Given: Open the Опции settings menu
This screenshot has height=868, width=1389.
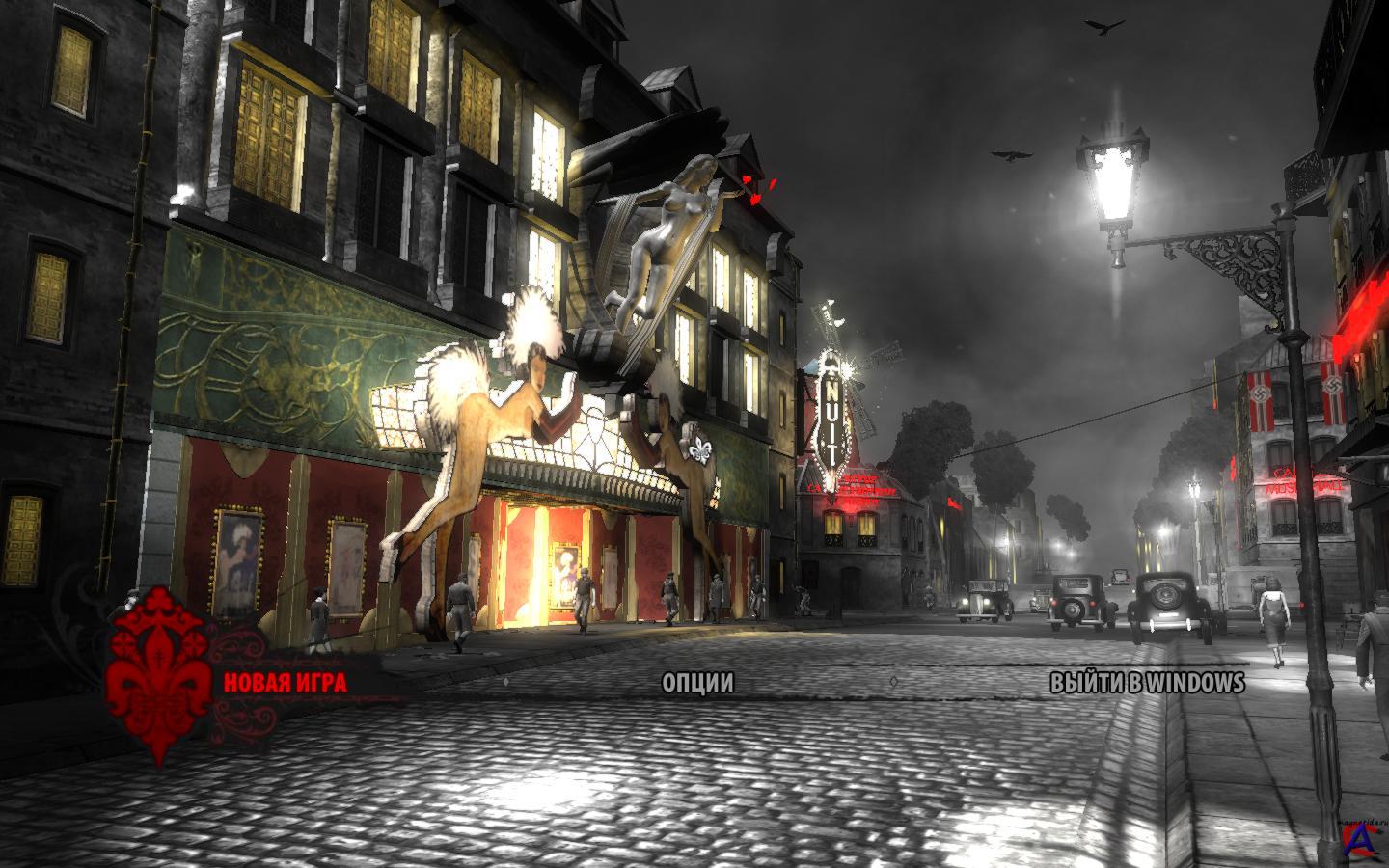Looking at the screenshot, I should pyautogui.click(x=697, y=683).
